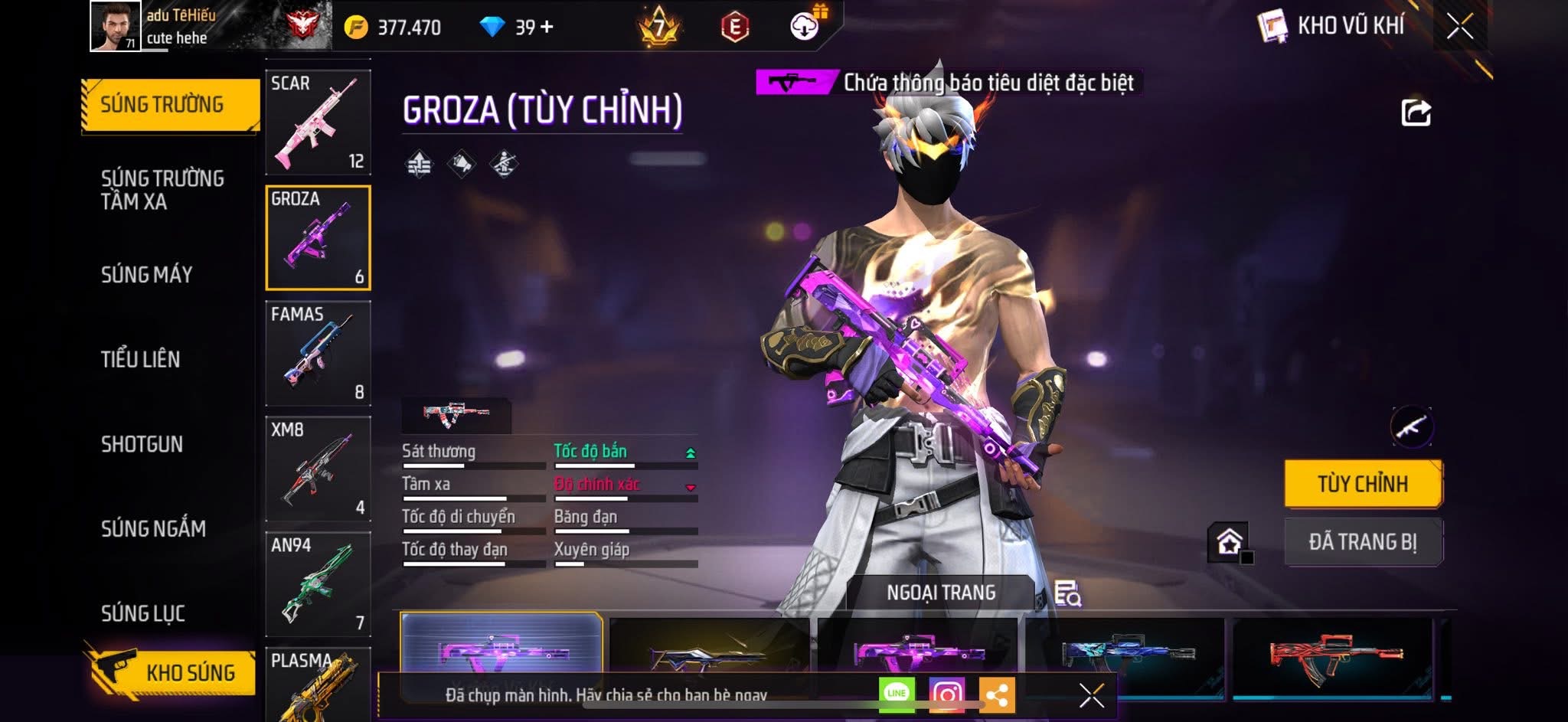Choose the Shotgun category
This screenshot has height=722, width=1568.
click(x=142, y=444)
